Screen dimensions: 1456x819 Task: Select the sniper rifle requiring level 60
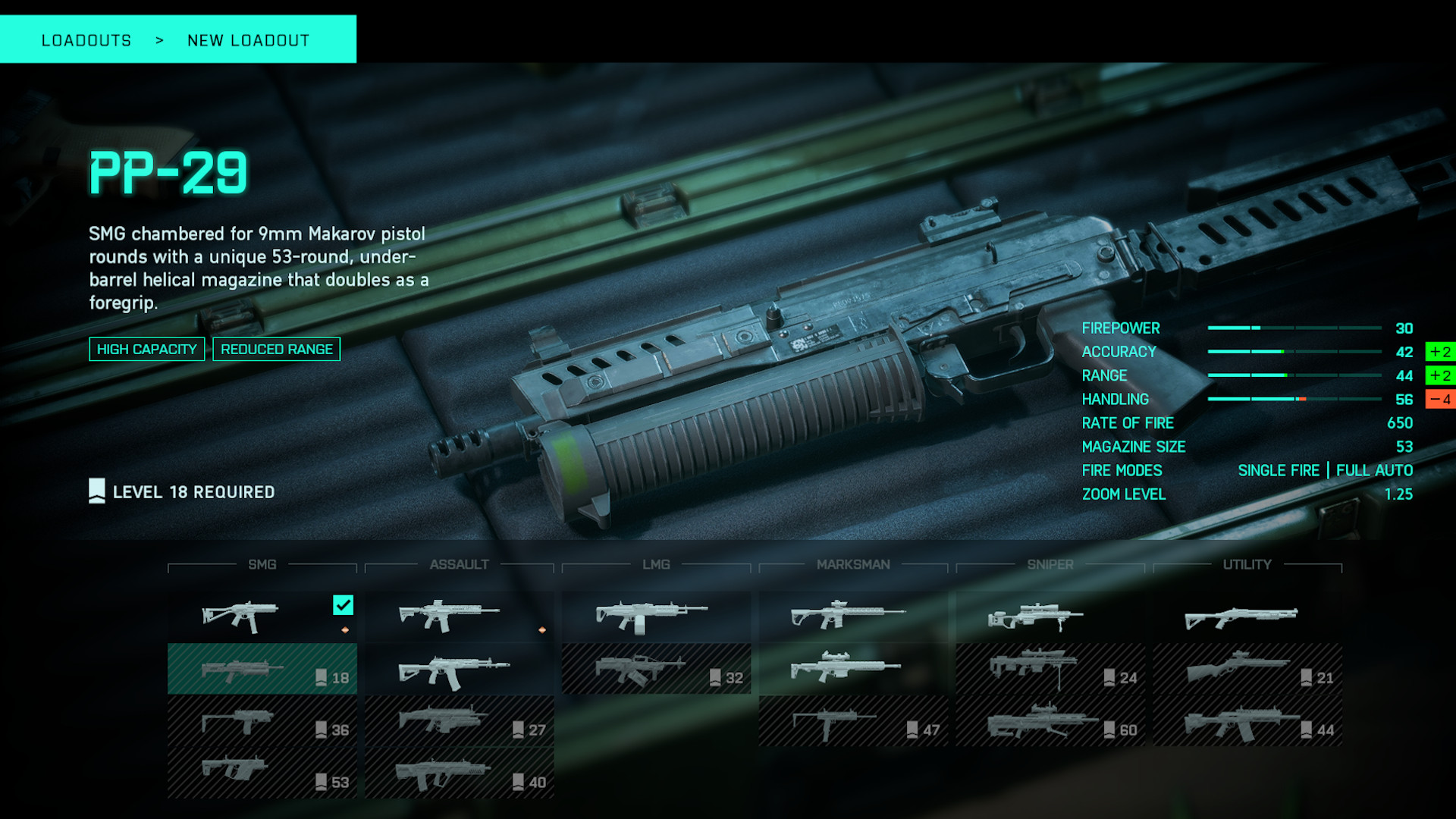1050,721
